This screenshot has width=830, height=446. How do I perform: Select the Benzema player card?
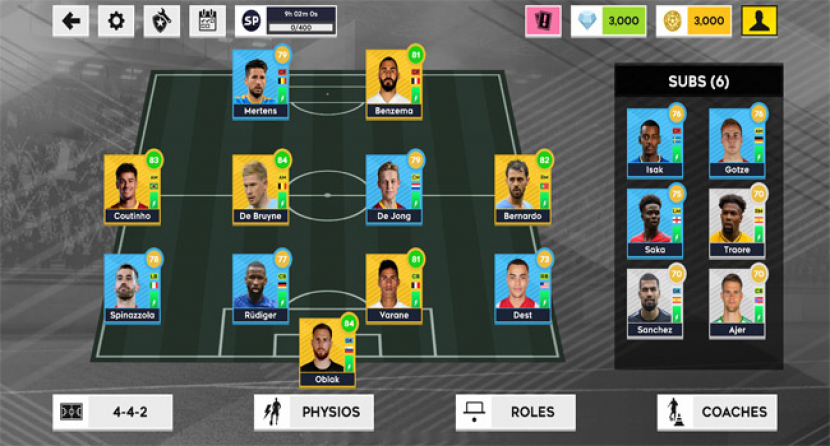[395, 82]
